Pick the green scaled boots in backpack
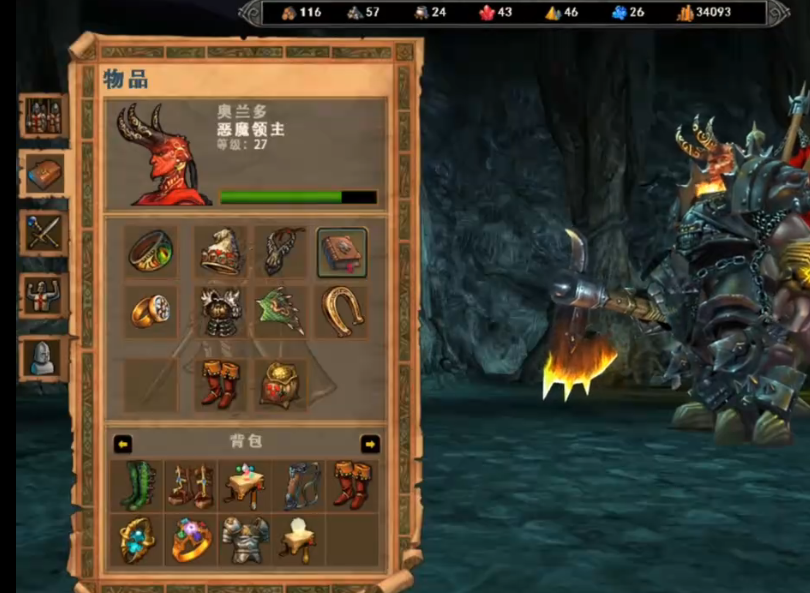 [138, 485]
